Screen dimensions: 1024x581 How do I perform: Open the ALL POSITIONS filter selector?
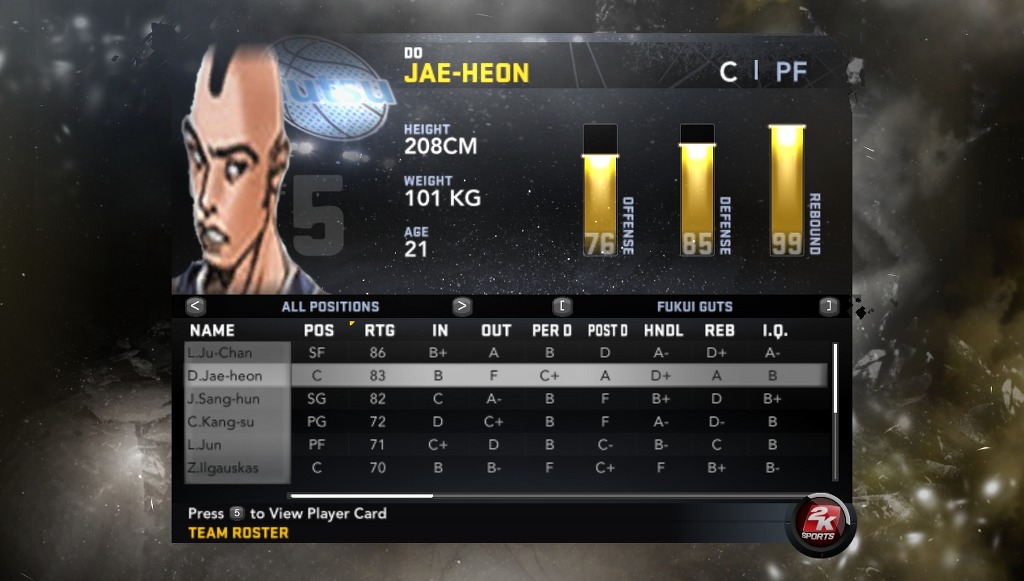click(x=330, y=306)
